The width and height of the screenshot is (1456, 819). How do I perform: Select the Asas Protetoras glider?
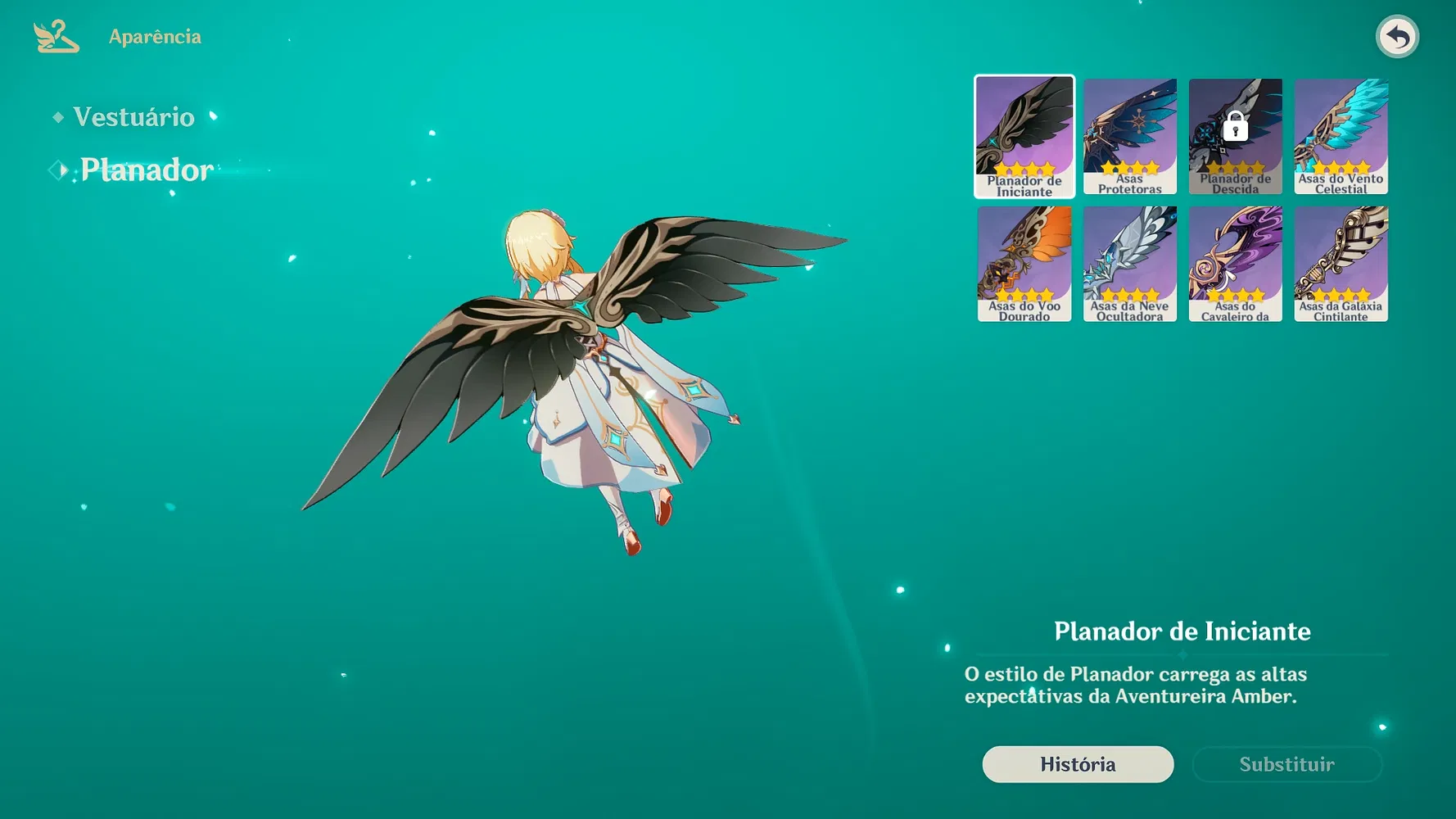click(x=1130, y=137)
